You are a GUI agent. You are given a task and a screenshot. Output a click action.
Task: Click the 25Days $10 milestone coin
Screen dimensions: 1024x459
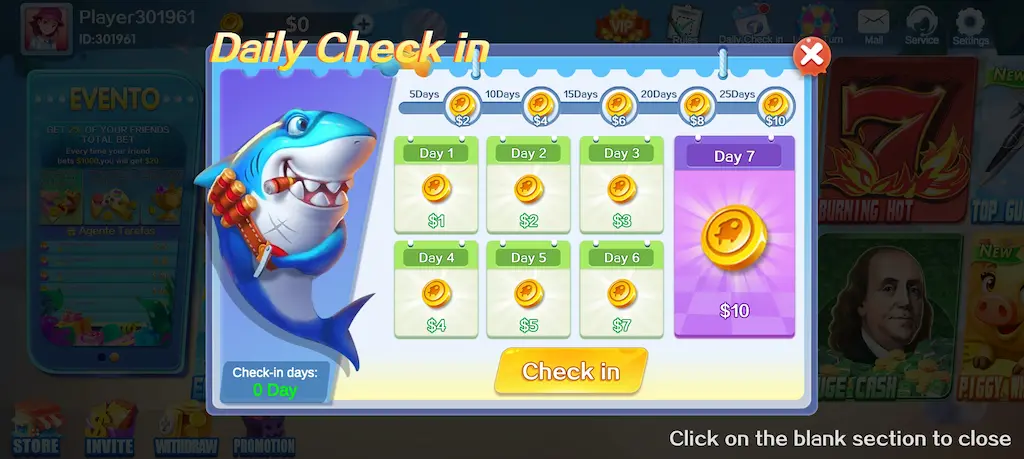(776, 104)
